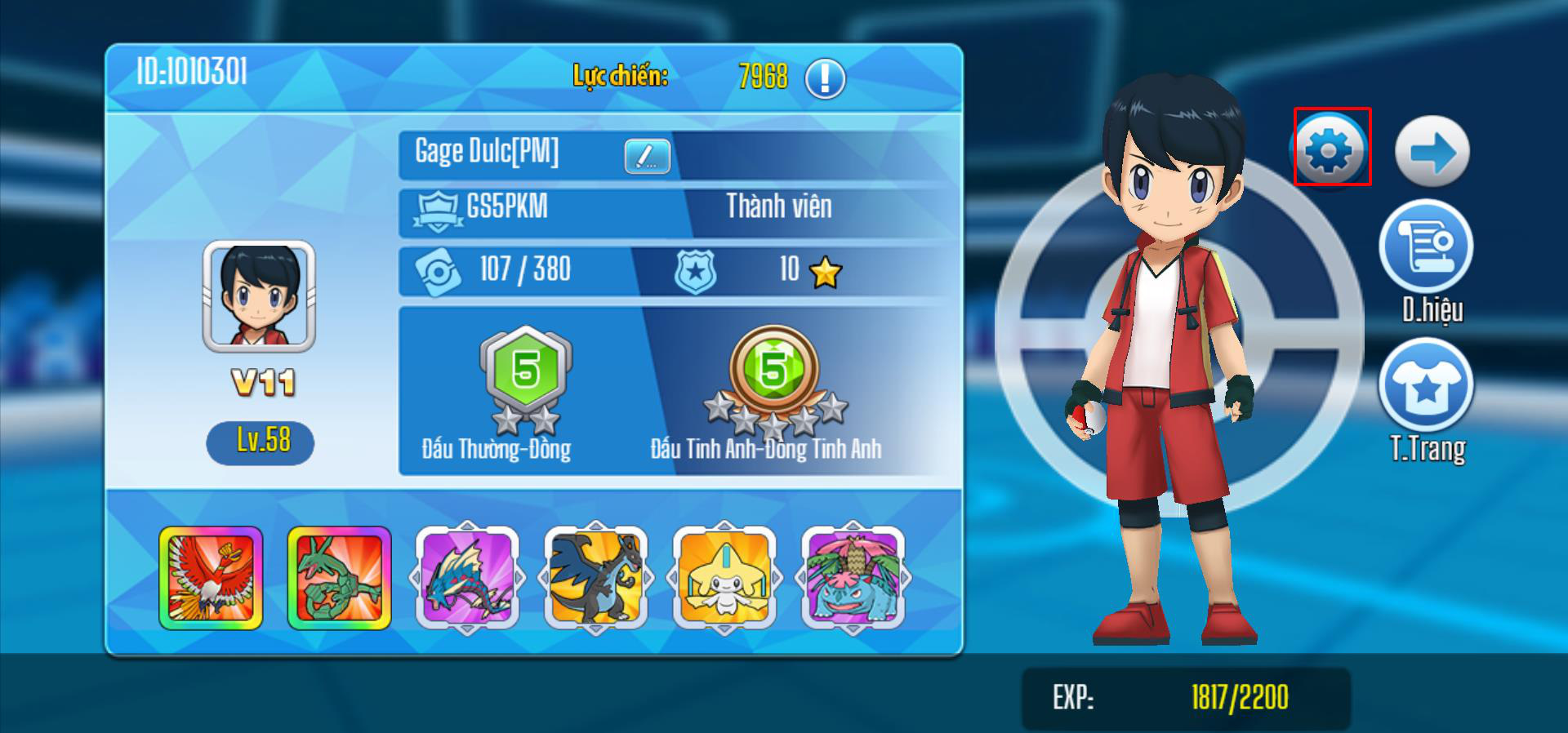Edit the player name with pencil icon
1568x733 pixels.
point(647,156)
